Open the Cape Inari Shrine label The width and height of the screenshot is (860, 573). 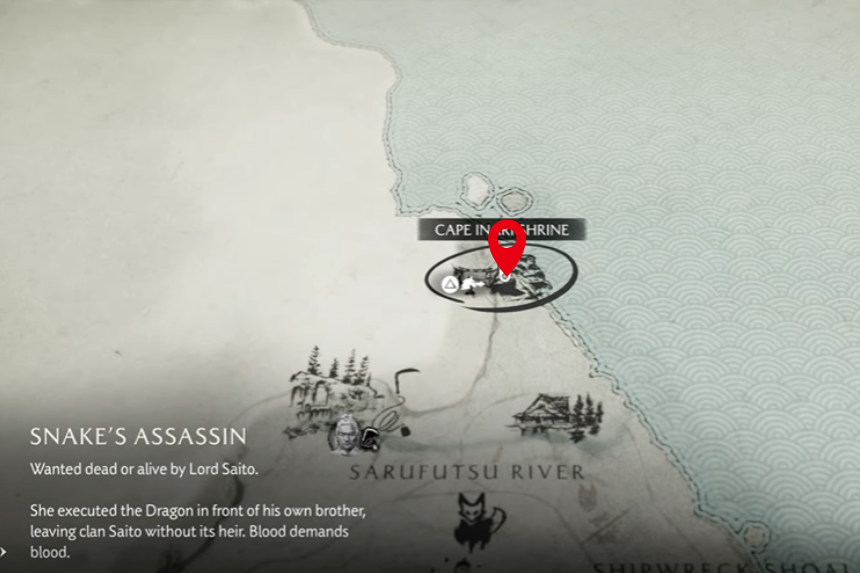(x=500, y=230)
